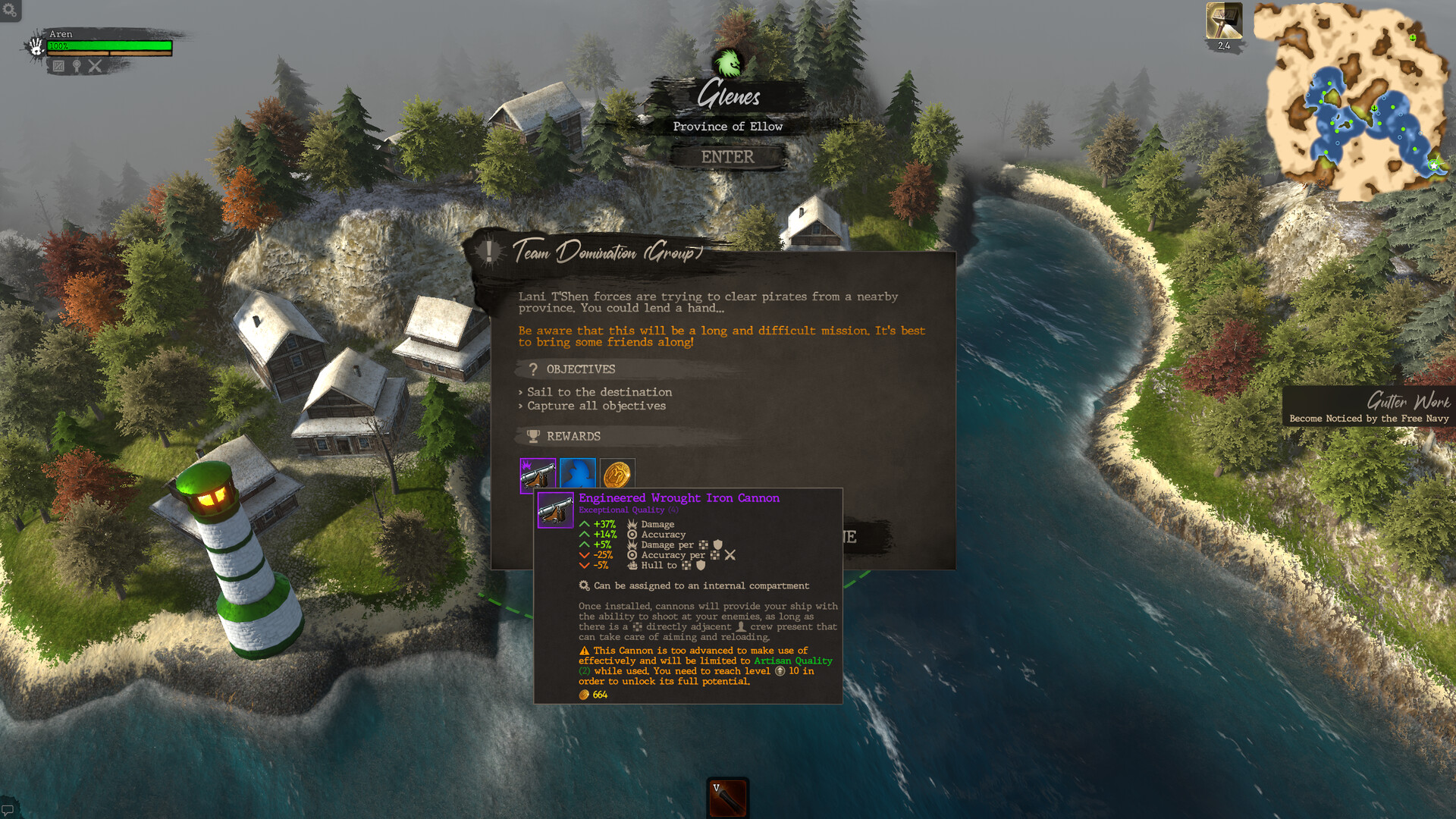Click the crossed swords icon under Aren's health bar
This screenshot has width=1456, height=819.
pyautogui.click(x=95, y=67)
